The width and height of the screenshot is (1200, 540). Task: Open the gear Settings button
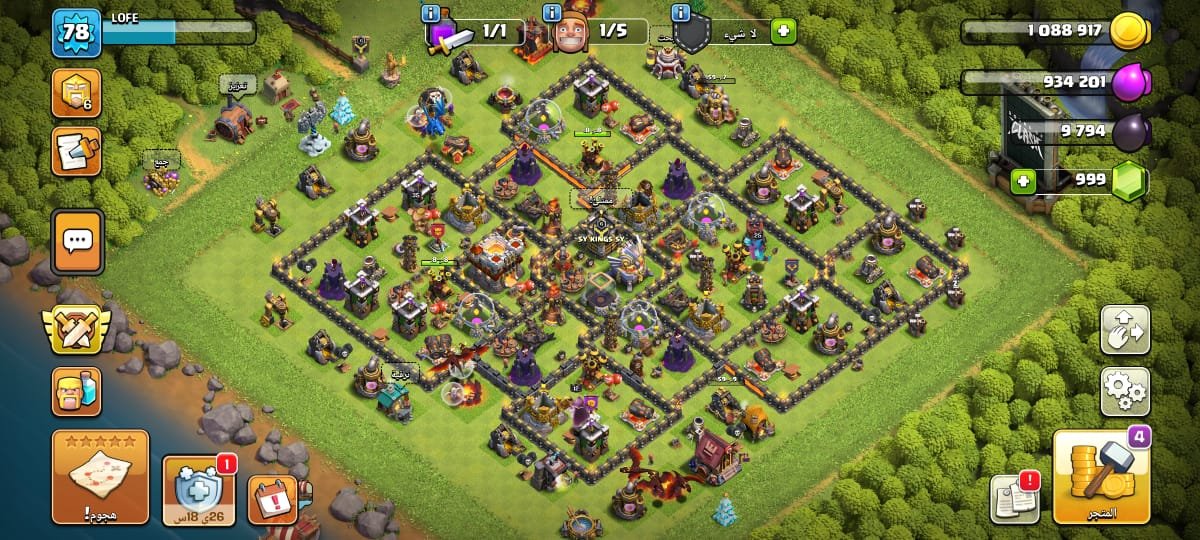1125,391
